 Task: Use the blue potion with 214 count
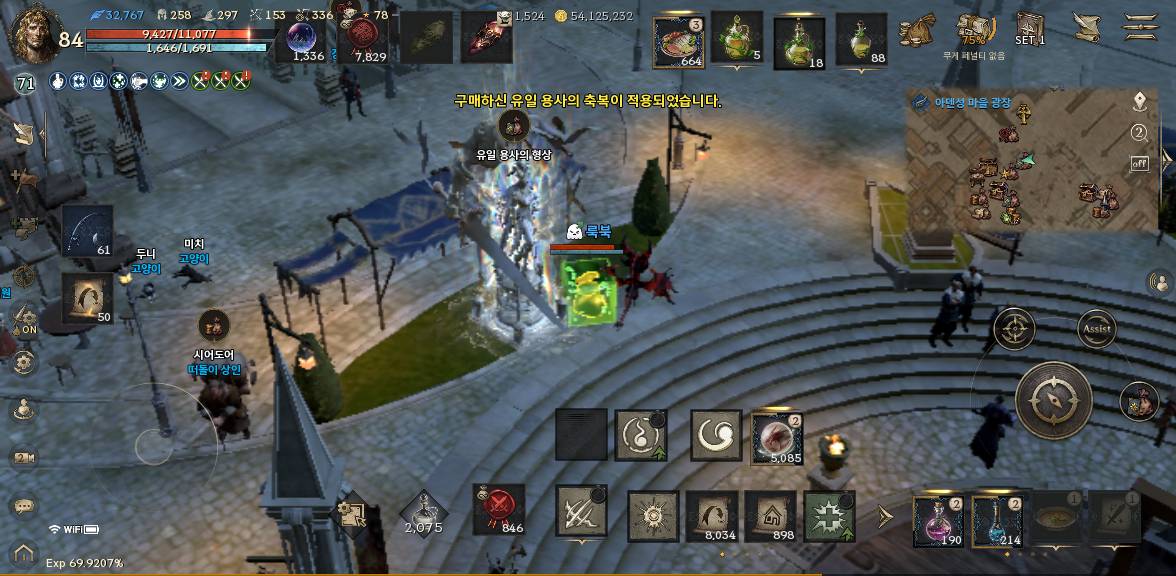[997, 521]
